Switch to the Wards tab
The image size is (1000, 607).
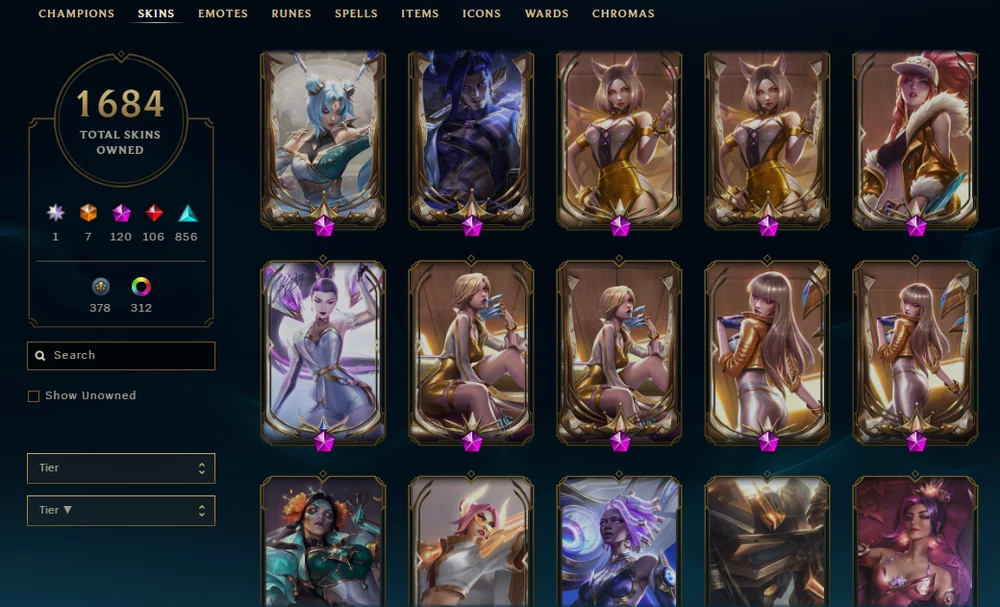click(x=547, y=14)
